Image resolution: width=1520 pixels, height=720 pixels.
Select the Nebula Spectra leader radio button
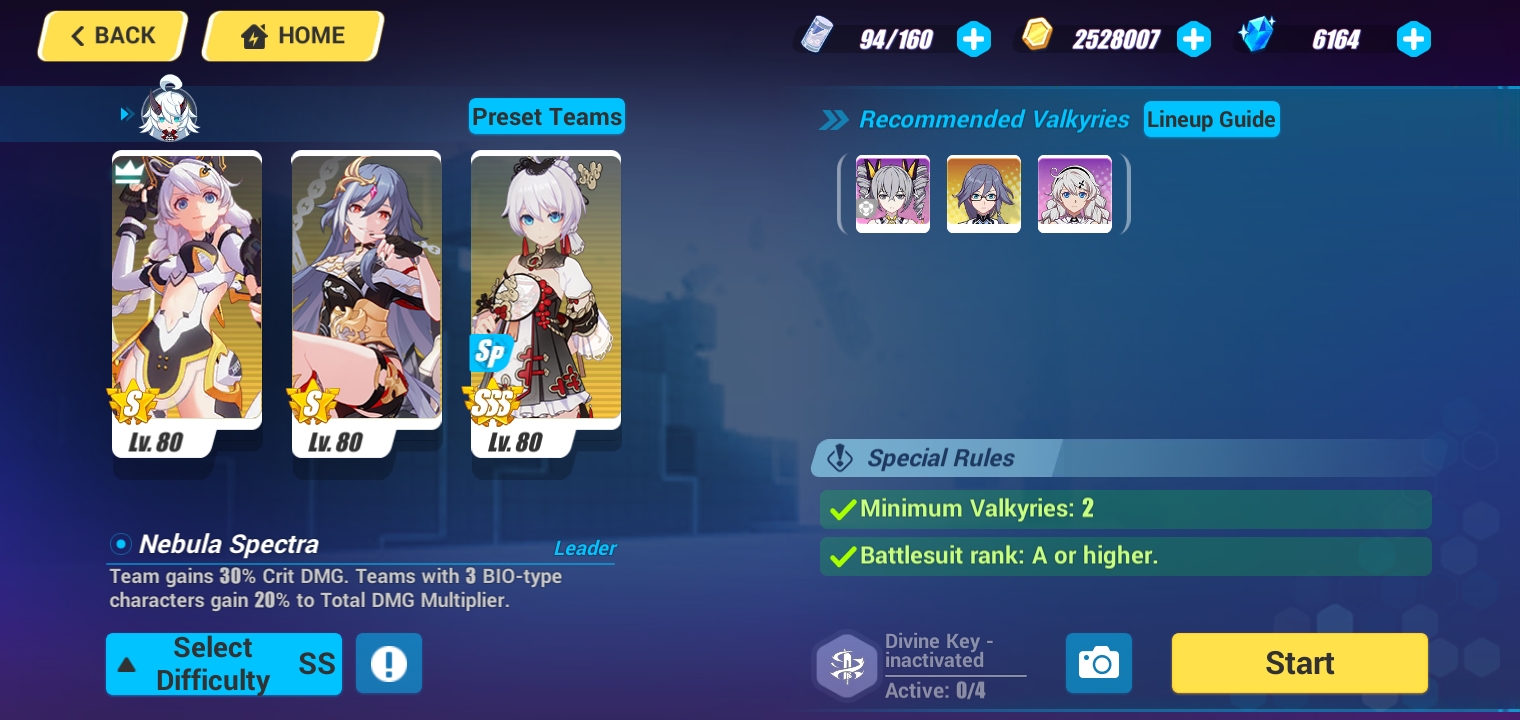(119, 544)
